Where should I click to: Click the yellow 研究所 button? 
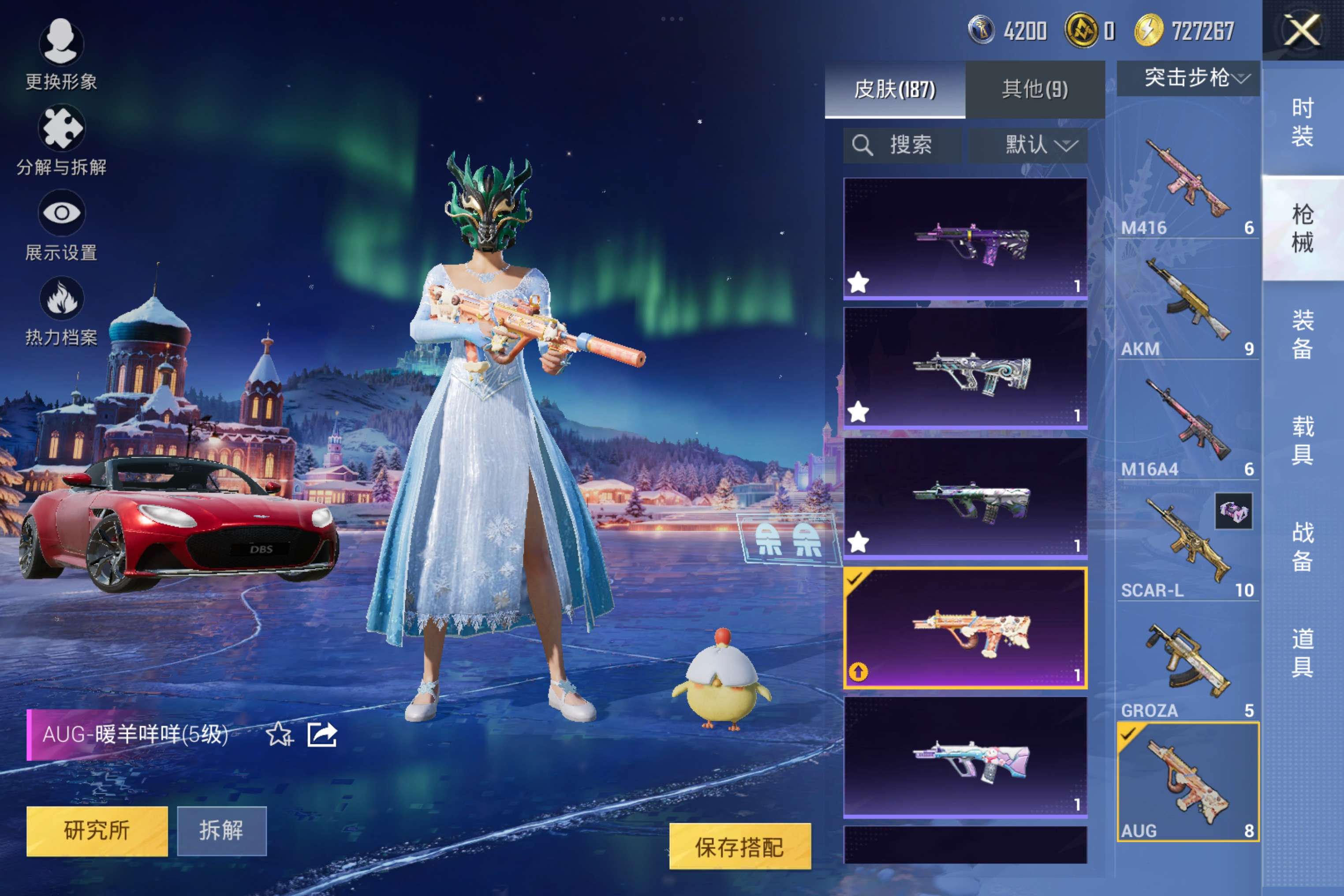pos(97,830)
